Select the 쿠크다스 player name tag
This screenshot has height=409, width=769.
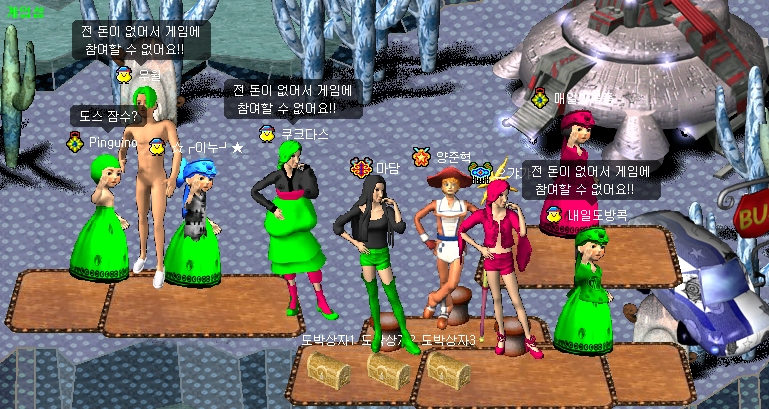[x=305, y=133]
